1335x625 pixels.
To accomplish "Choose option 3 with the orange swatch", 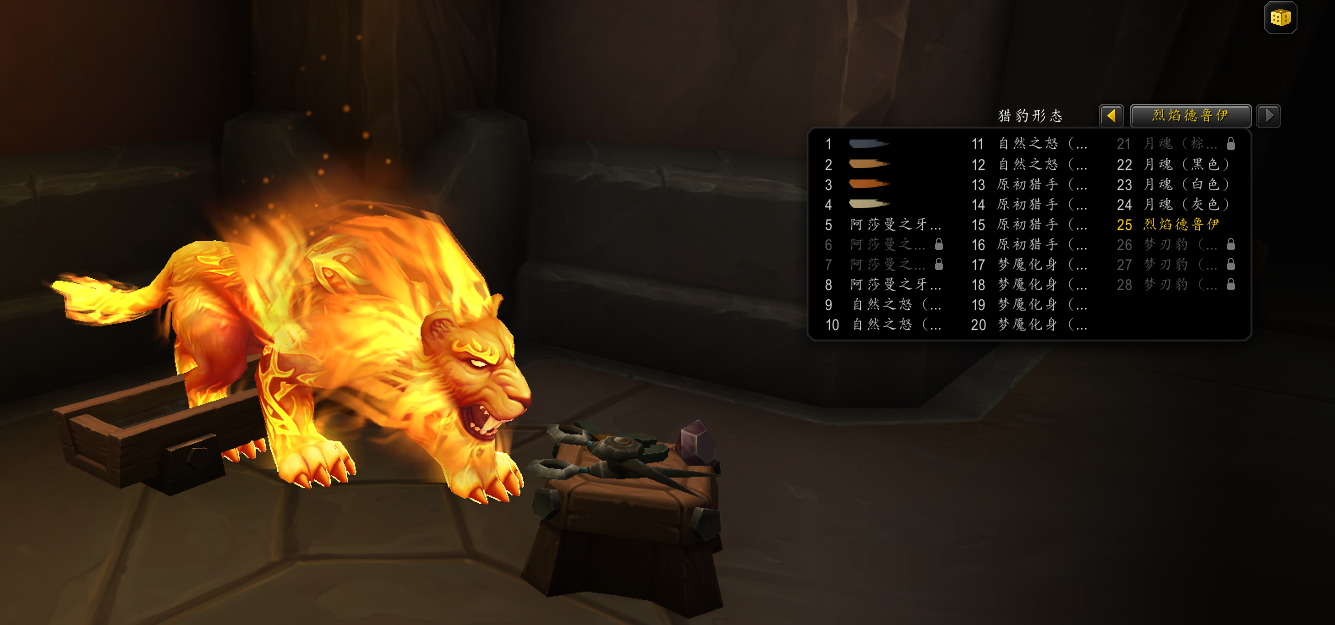I will point(868,184).
